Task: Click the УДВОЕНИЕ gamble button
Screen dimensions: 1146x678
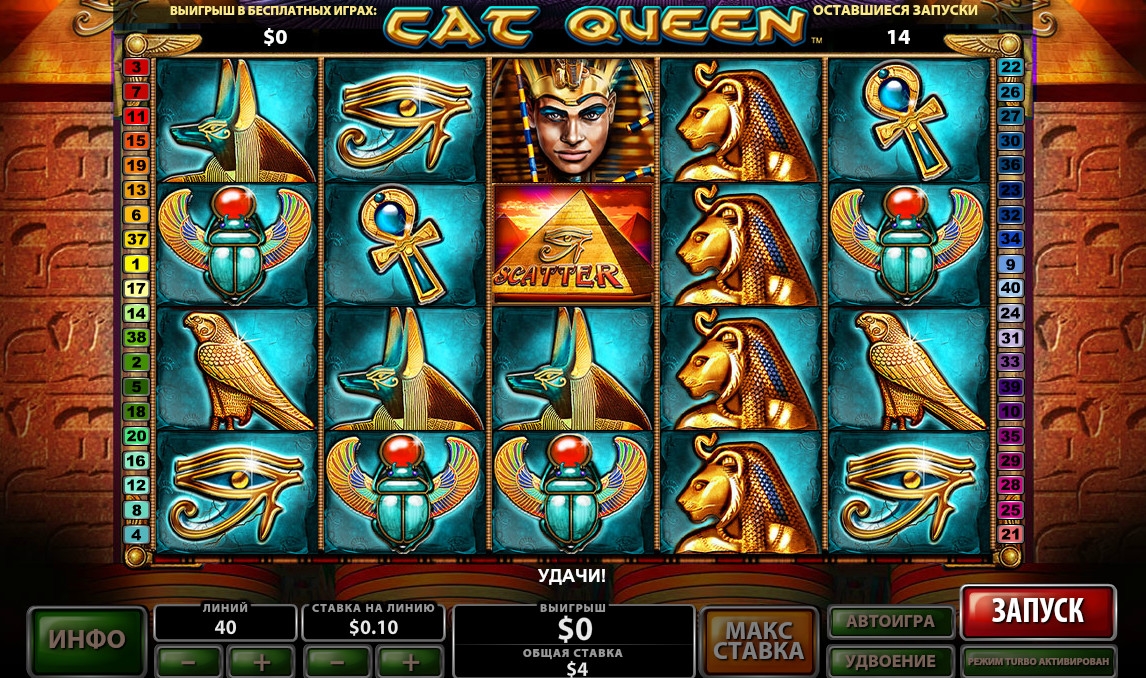Action: click(x=889, y=661)
